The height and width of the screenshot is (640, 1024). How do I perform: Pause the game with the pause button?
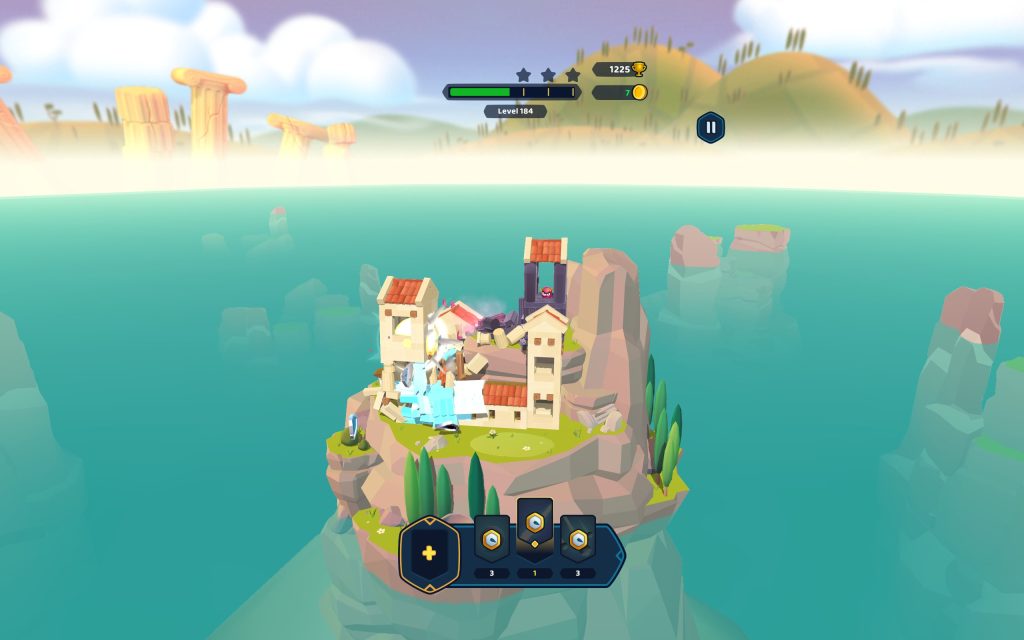(710, 127)
